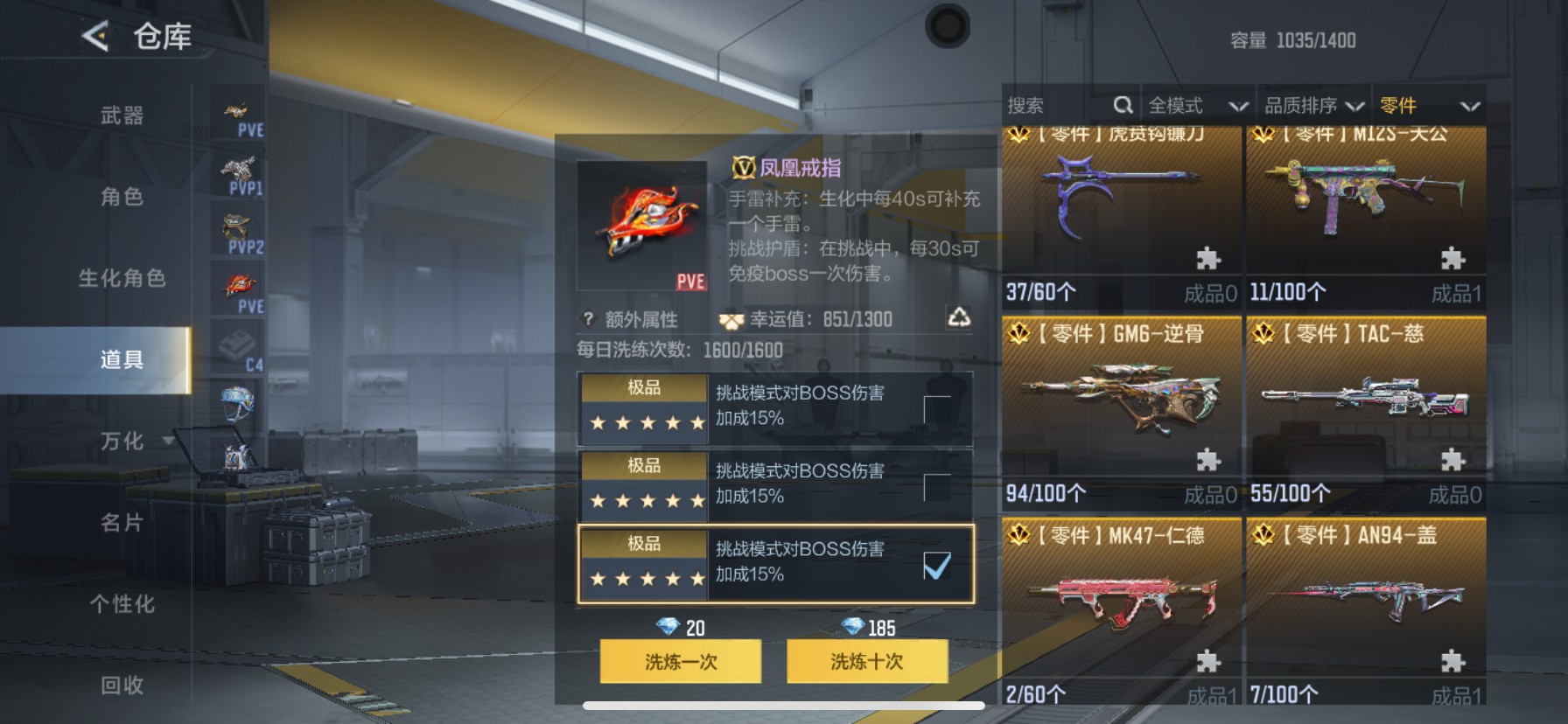Select the C4 item icon in sidebar
The image size is (1568, 724).
pyautogui.click(x=238, y=346)
